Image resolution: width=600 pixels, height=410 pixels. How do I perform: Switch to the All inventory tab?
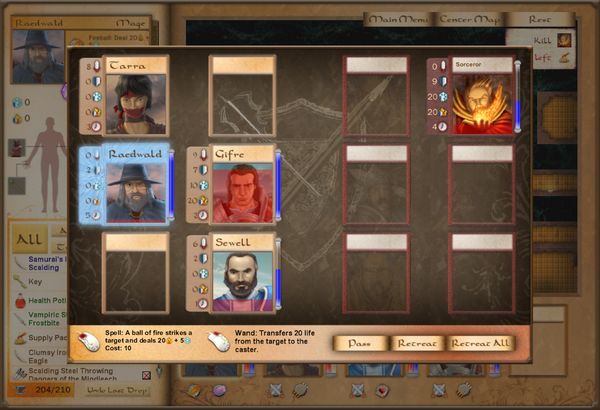click(x=30, y=240)
